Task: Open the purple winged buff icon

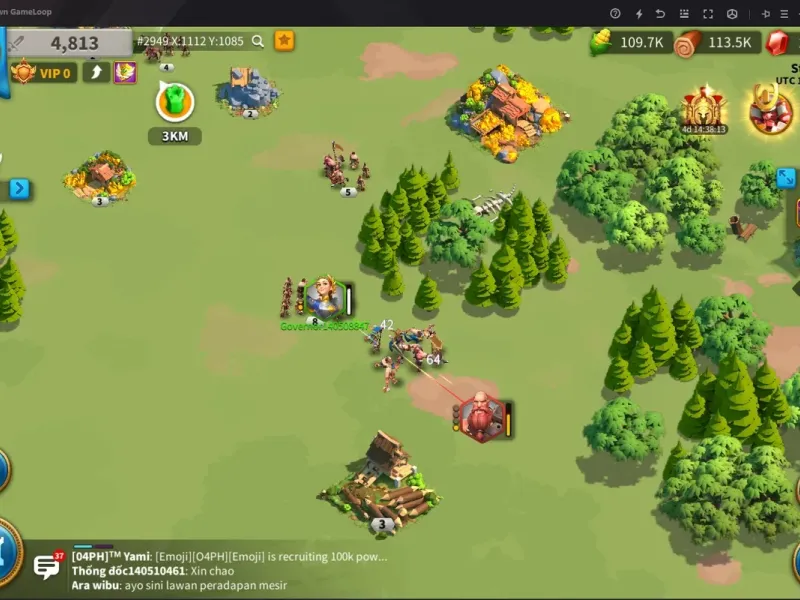Action: [x=125, y=72]
